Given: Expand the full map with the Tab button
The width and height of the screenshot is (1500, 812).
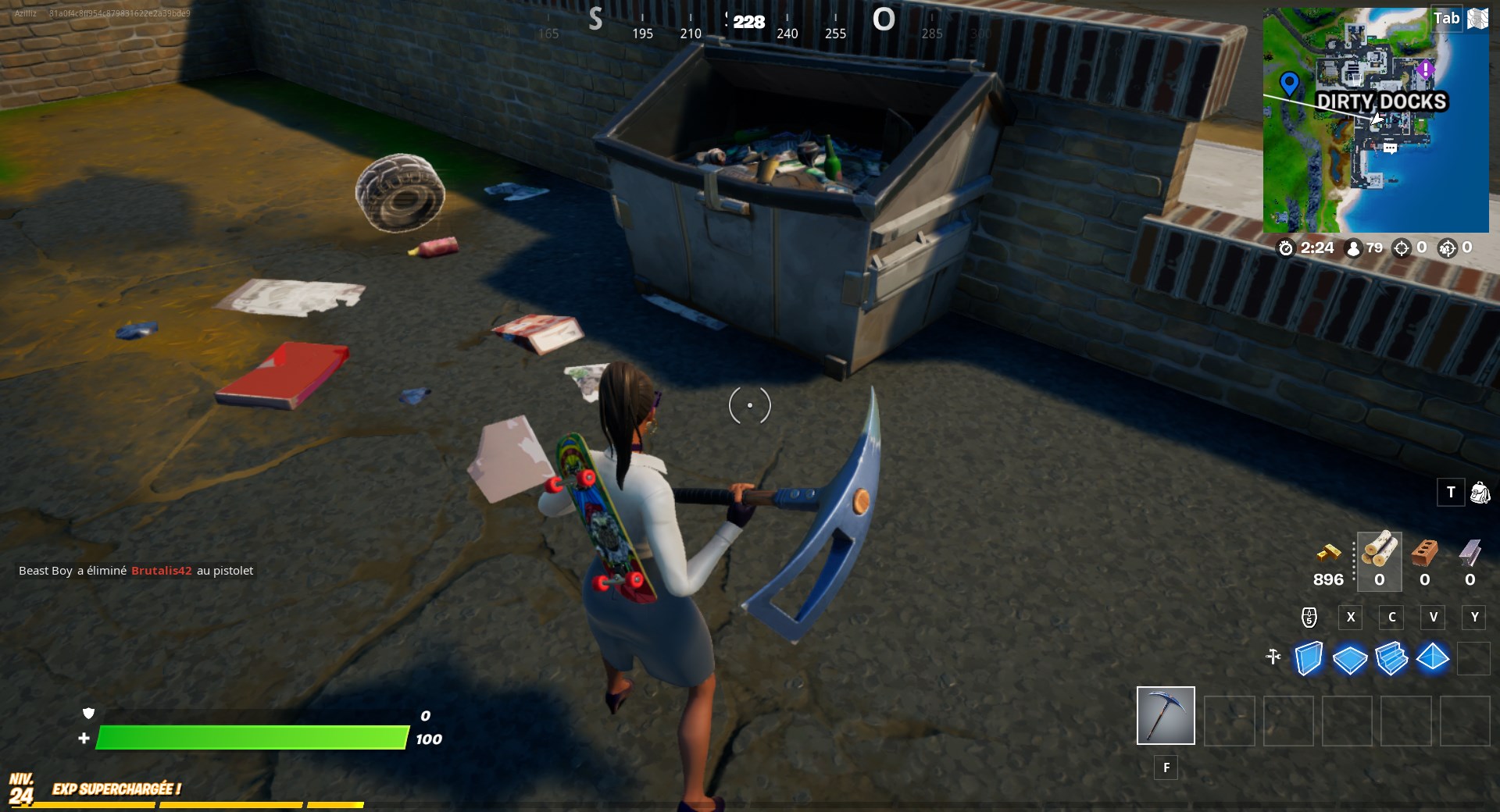Looking at the screenshot, I should click(1447, 18).
